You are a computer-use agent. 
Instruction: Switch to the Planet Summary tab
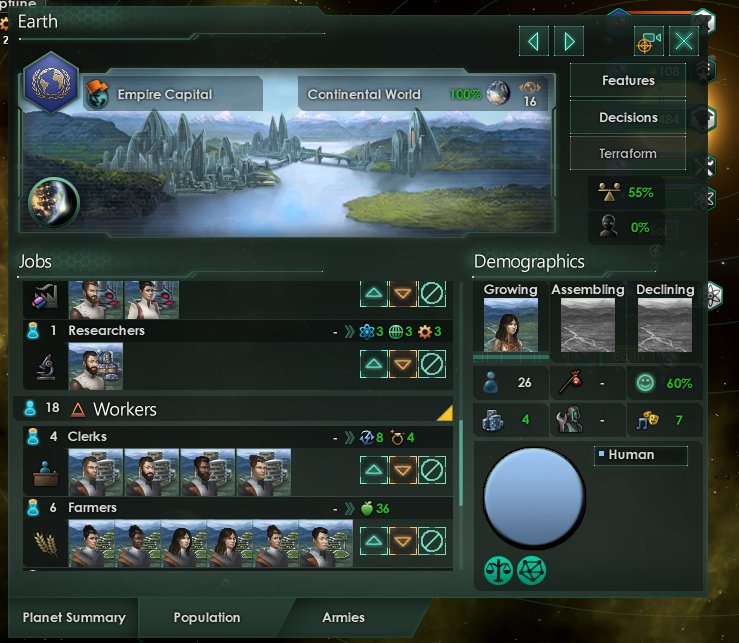pyautogui.click(x=74, y=618)
